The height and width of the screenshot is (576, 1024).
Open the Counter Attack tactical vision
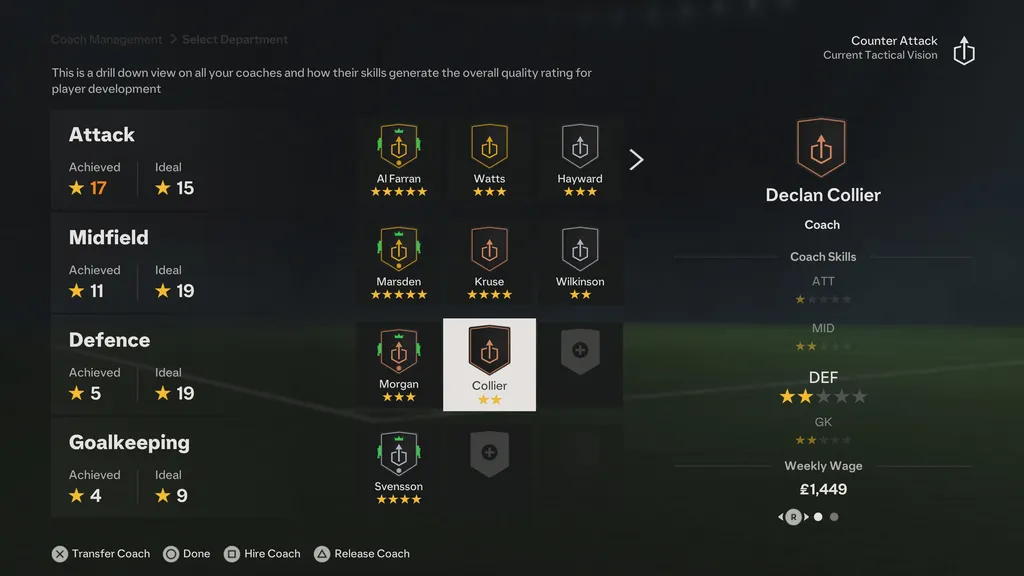[x=963, y=51]
